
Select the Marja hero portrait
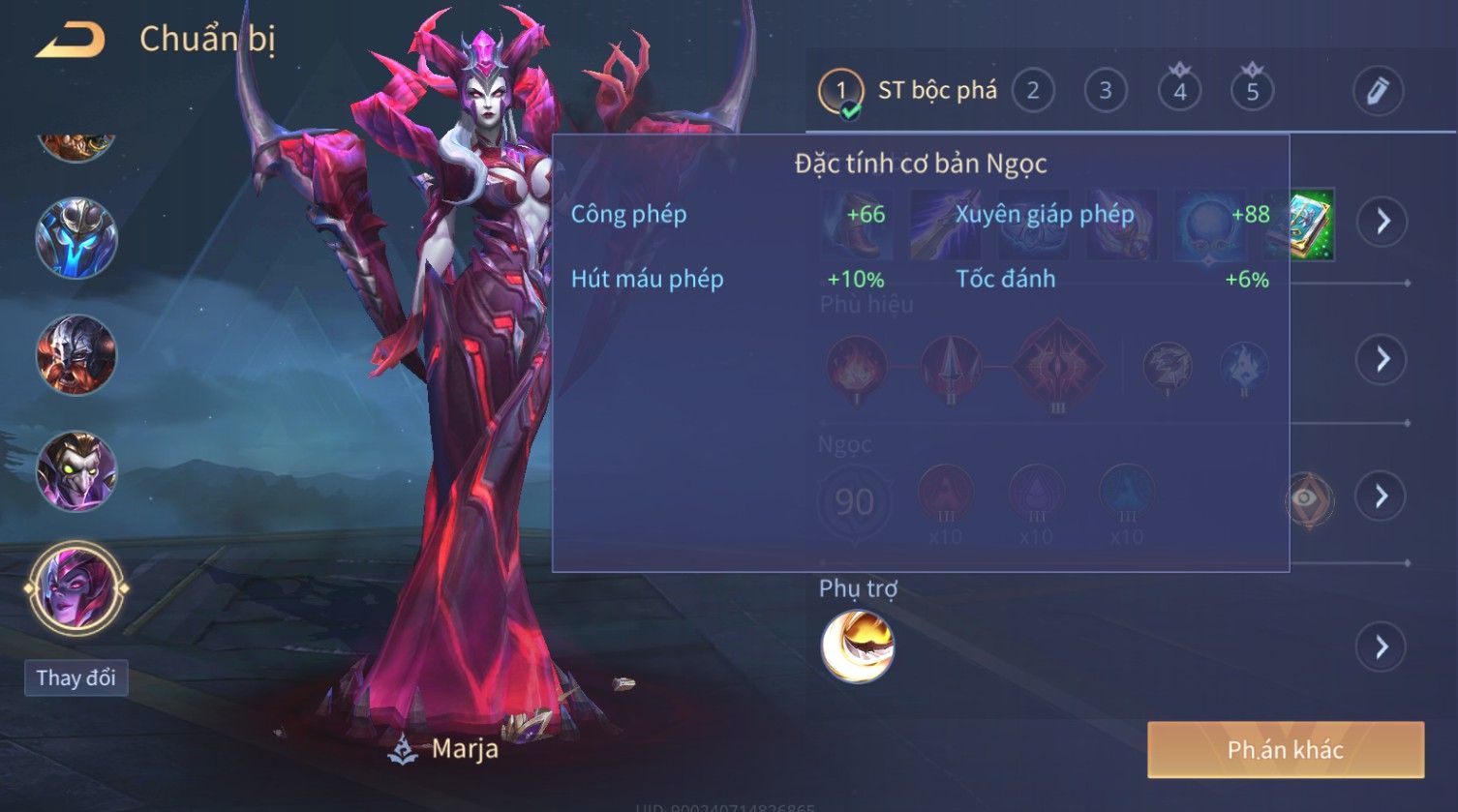(76, 587)
